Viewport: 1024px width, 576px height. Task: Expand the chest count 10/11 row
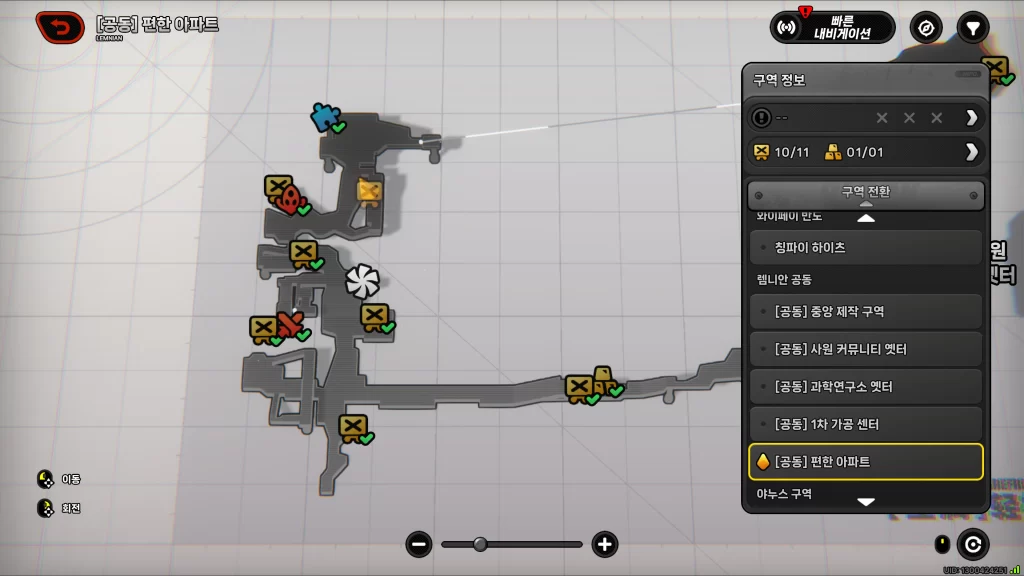pyautogui.click(x=971, y=152)
